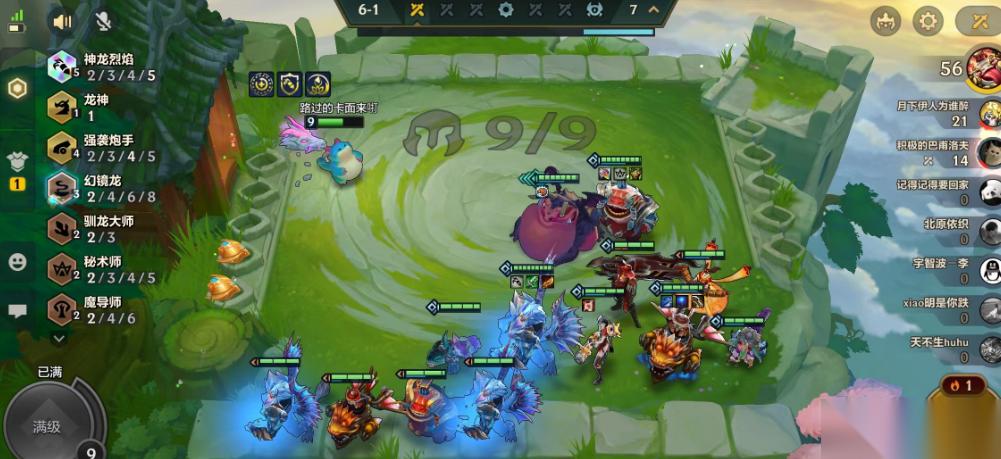The height and width of the screenshot is (459, 1001).
Task: Toggle the speaker sound button
Action: click(64, 20)
